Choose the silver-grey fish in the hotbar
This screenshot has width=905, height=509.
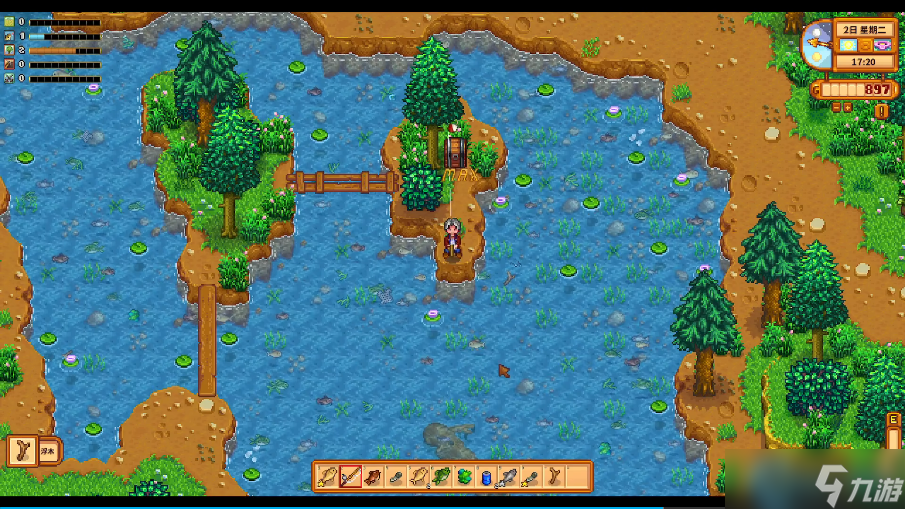[x=509, y=477]
